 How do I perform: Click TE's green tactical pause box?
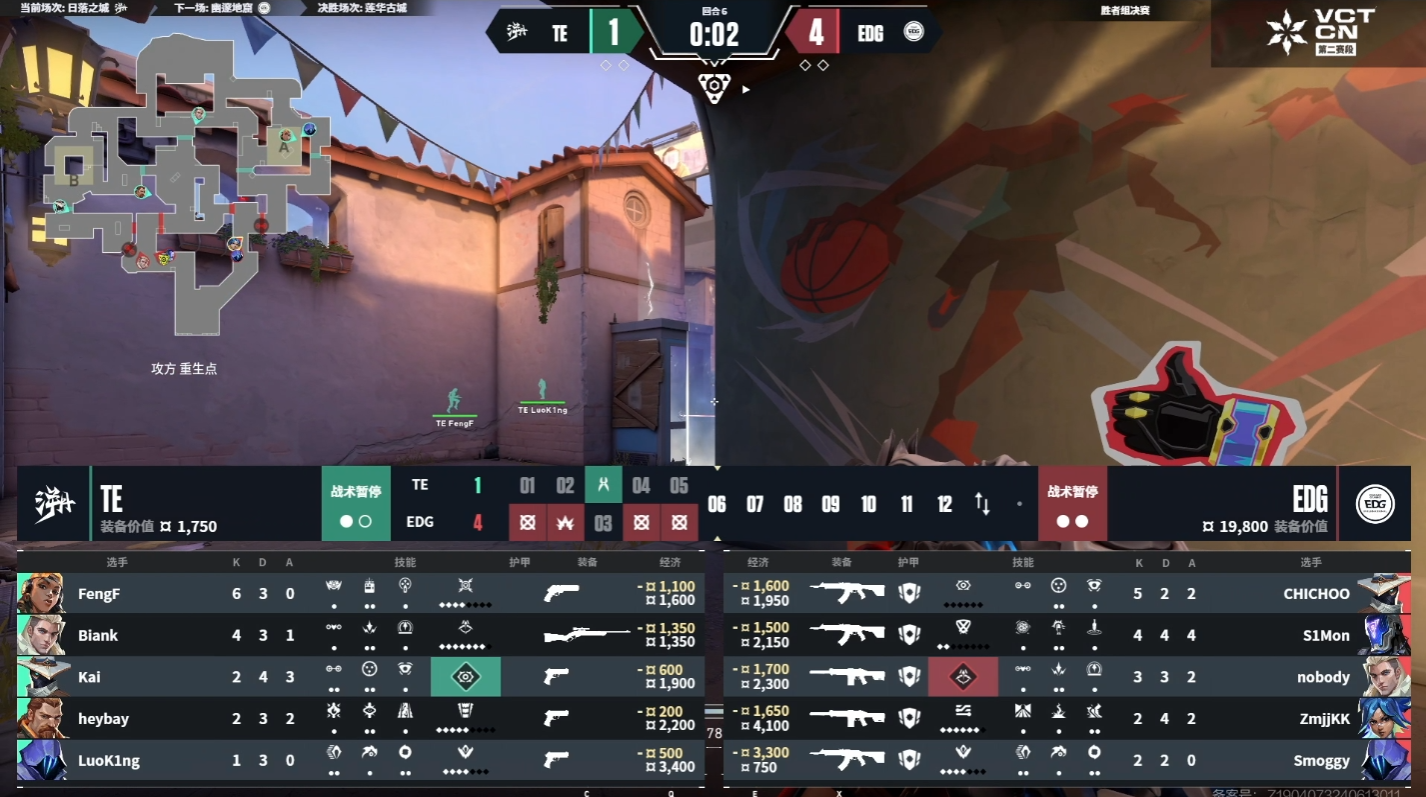click(x=356, y=503)
